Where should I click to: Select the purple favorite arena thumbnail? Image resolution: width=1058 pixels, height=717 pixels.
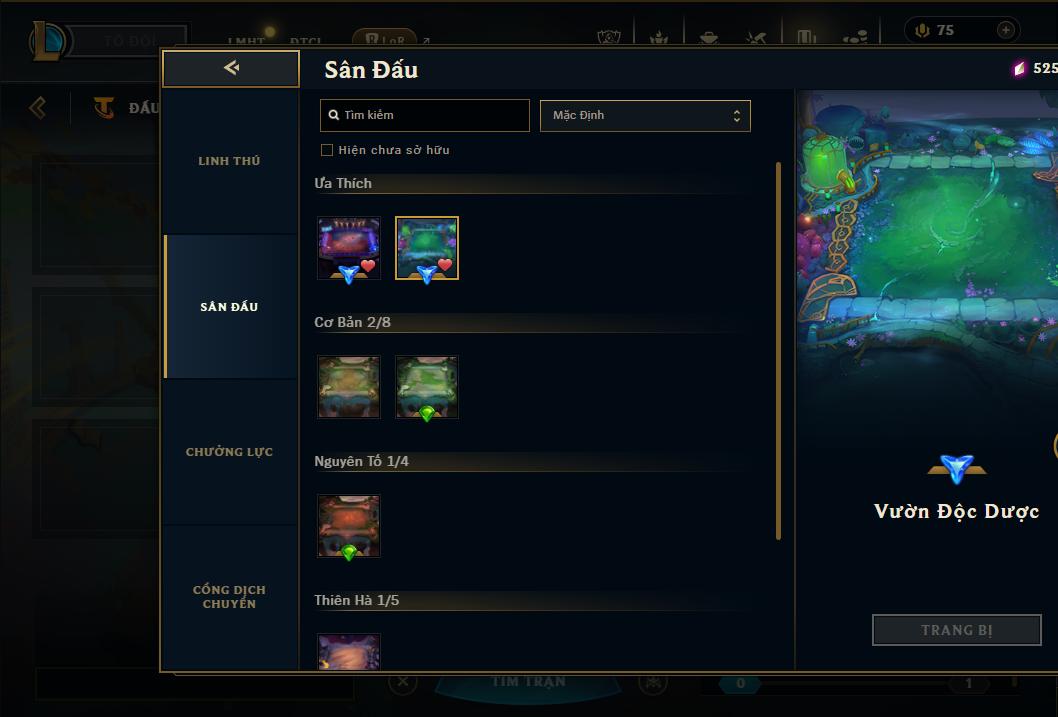[x=348, y=248]
